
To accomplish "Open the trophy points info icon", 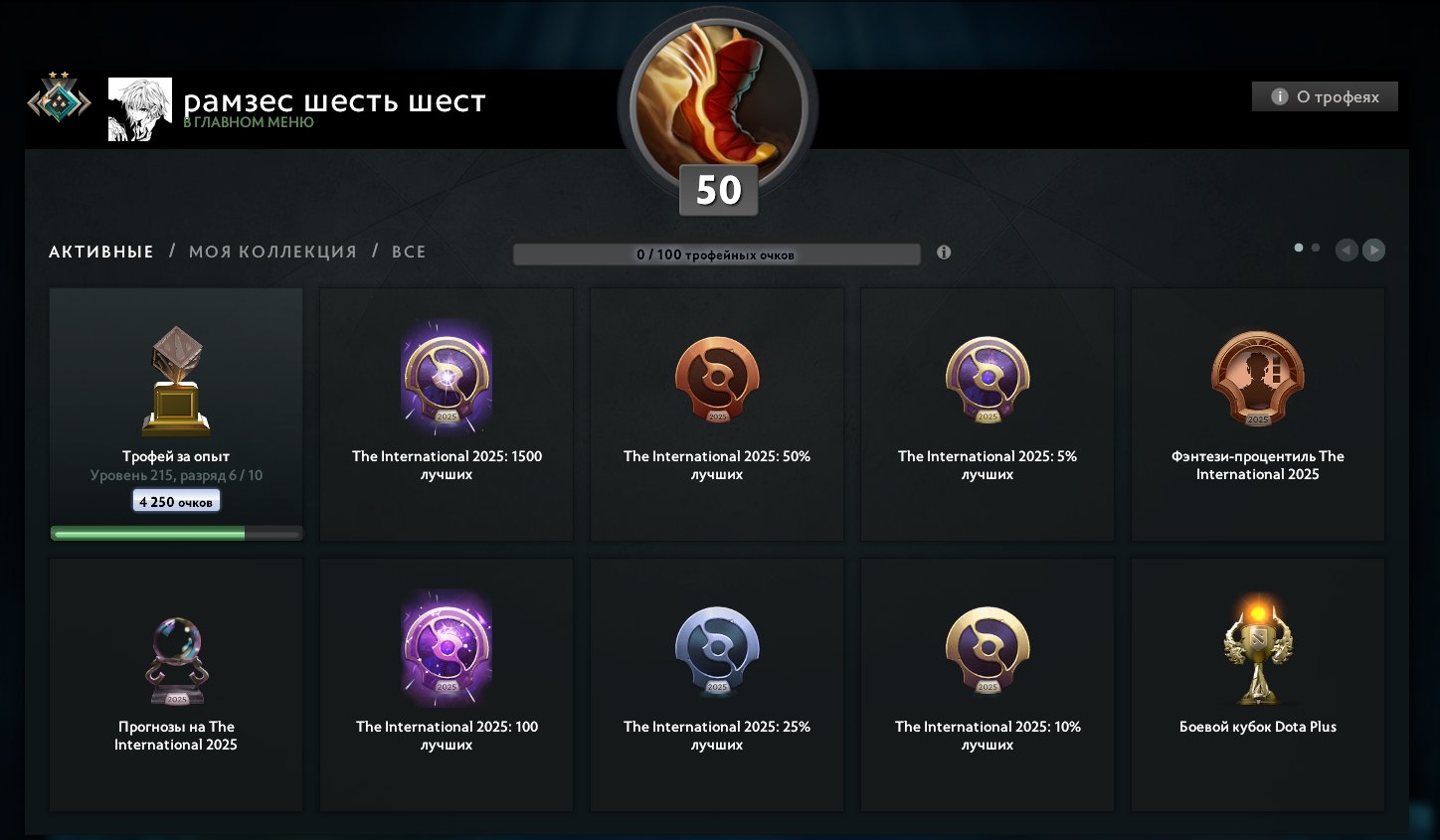I will (x=943, y=252).
